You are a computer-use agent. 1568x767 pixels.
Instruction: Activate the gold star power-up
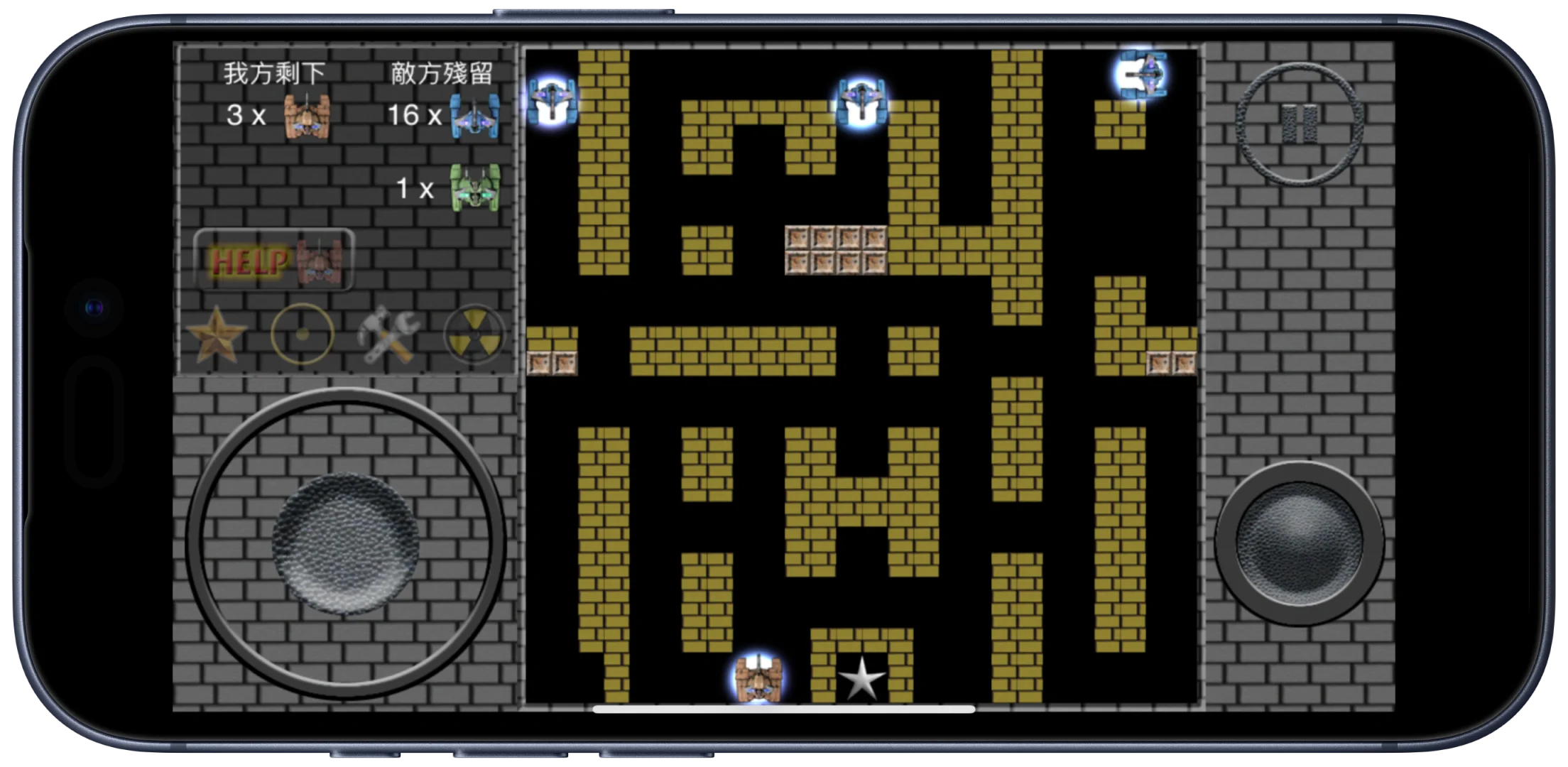(217, 334)
